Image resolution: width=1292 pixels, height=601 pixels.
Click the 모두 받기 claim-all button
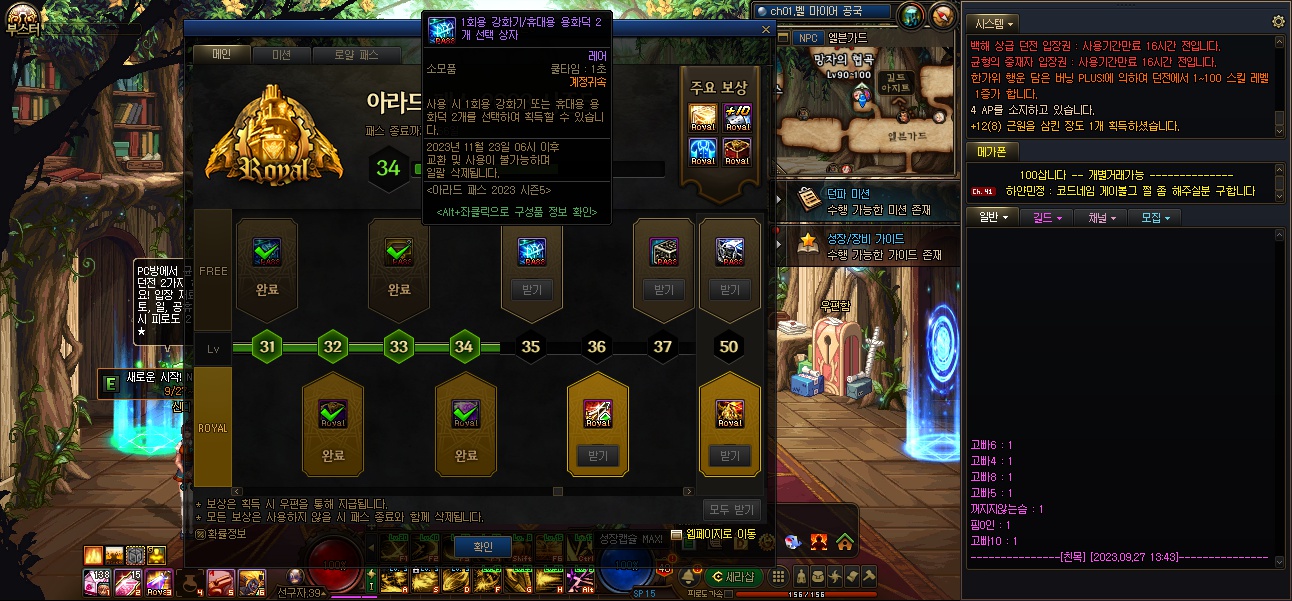(x=732, y=510)
